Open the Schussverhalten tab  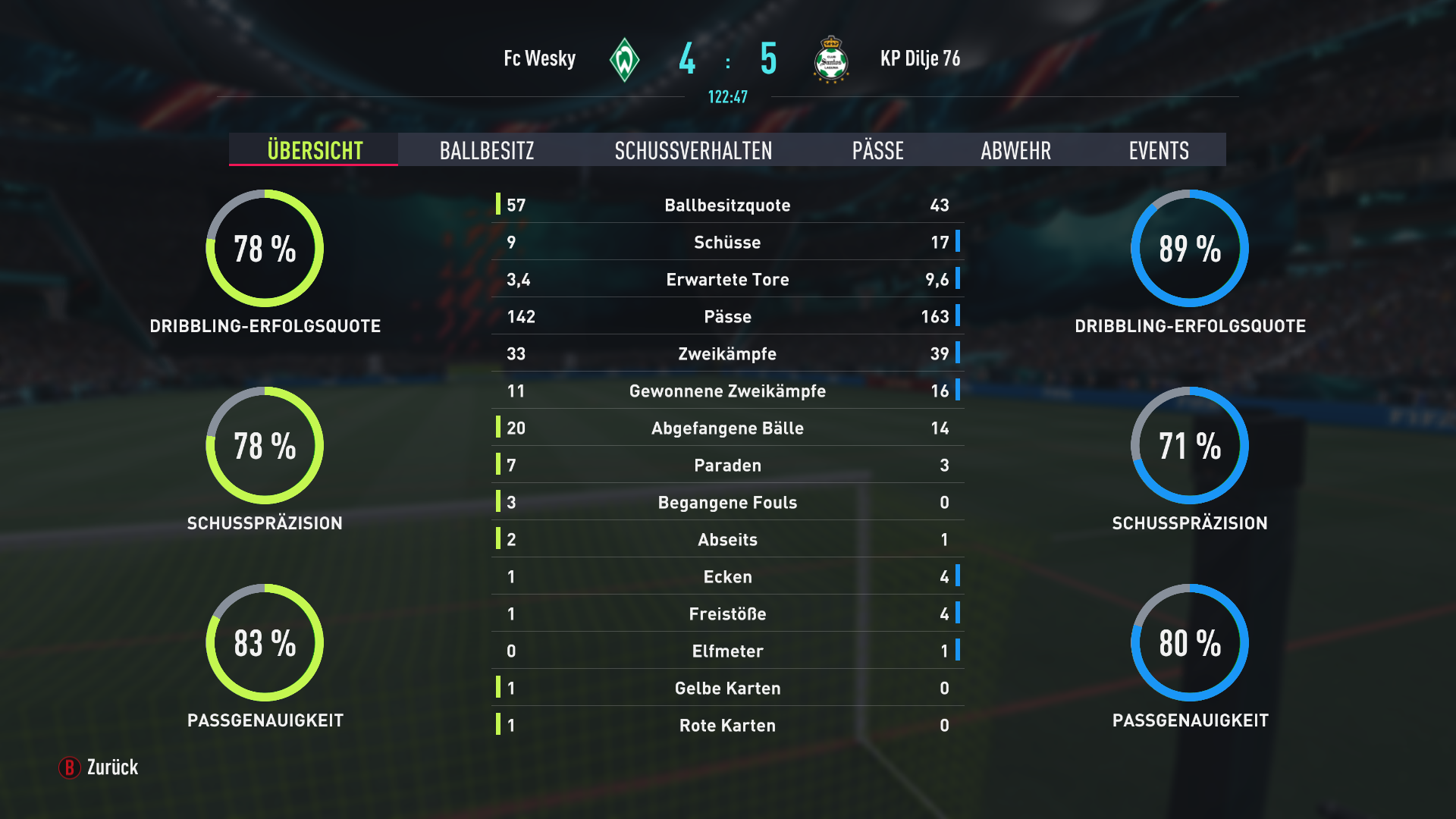(x=693, y=150)
